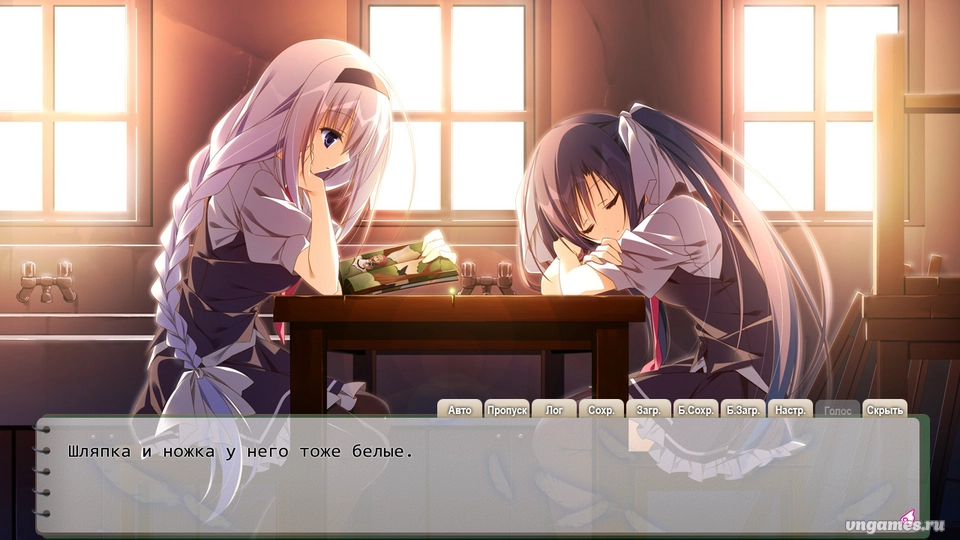
Task: Open the Лог backlog
Action: 554,410
